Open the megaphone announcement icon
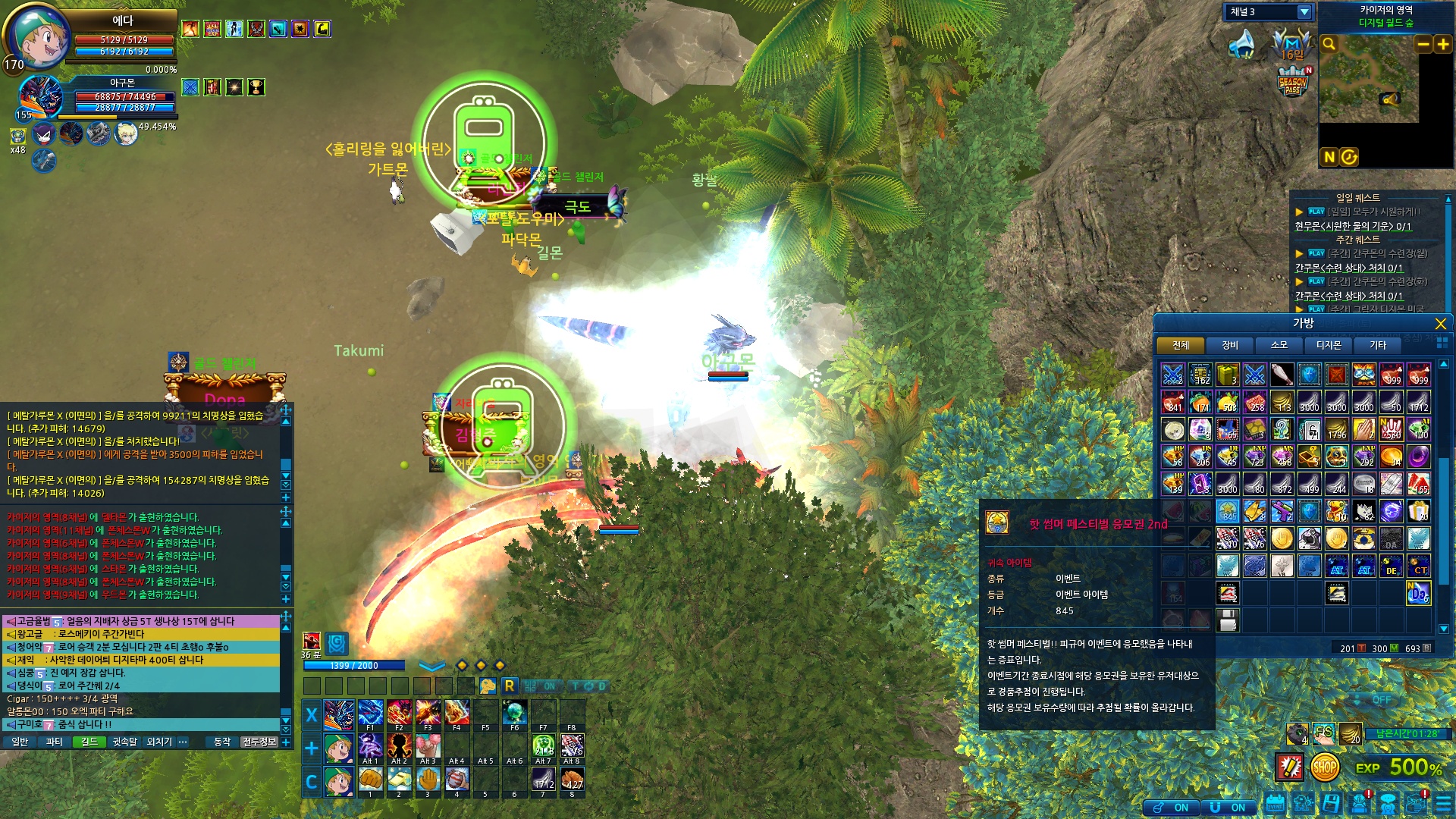Screen dimensions: 1456x819 coord(1241,44)
